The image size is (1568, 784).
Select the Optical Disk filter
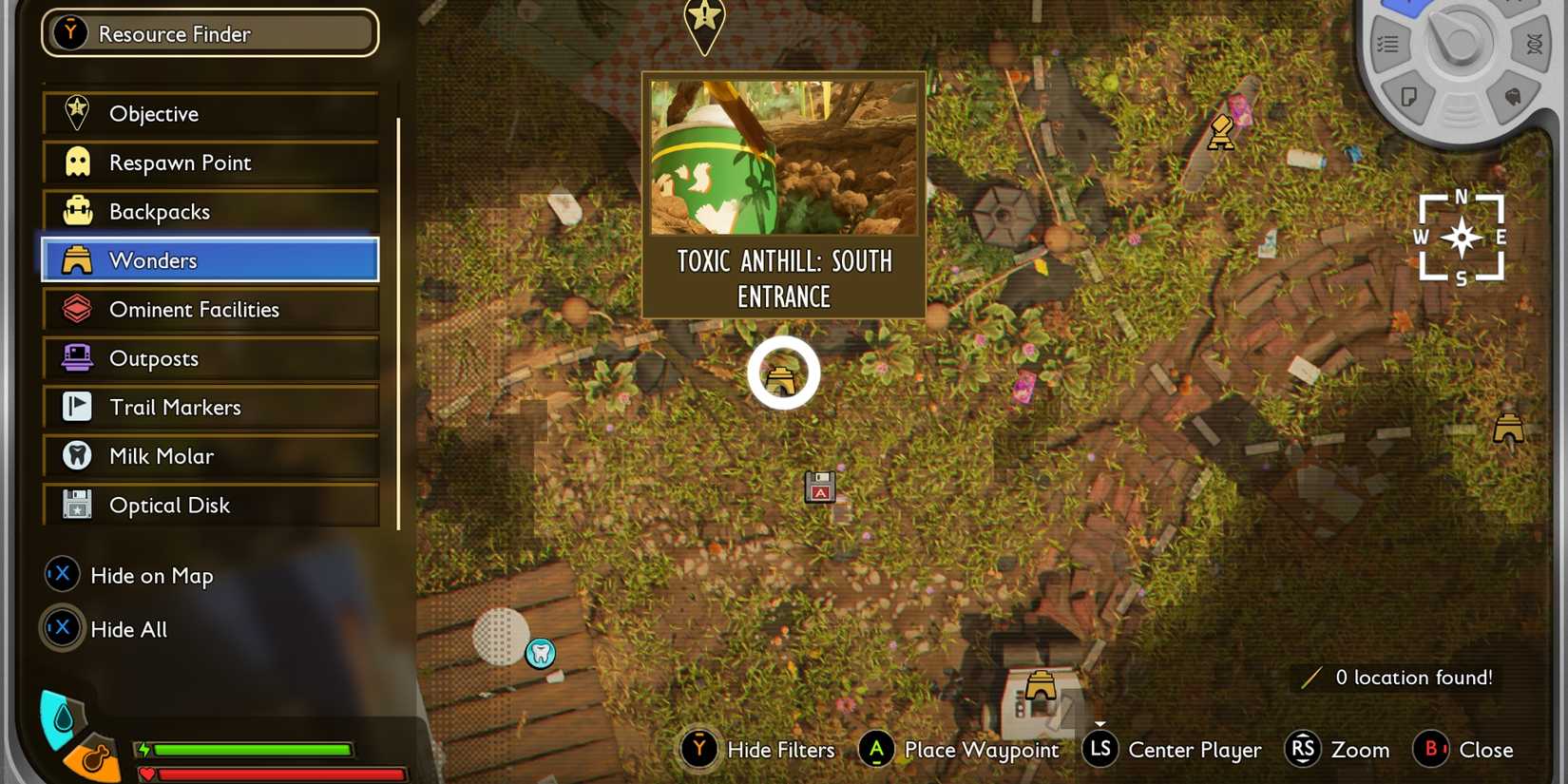tap(210, 506)
